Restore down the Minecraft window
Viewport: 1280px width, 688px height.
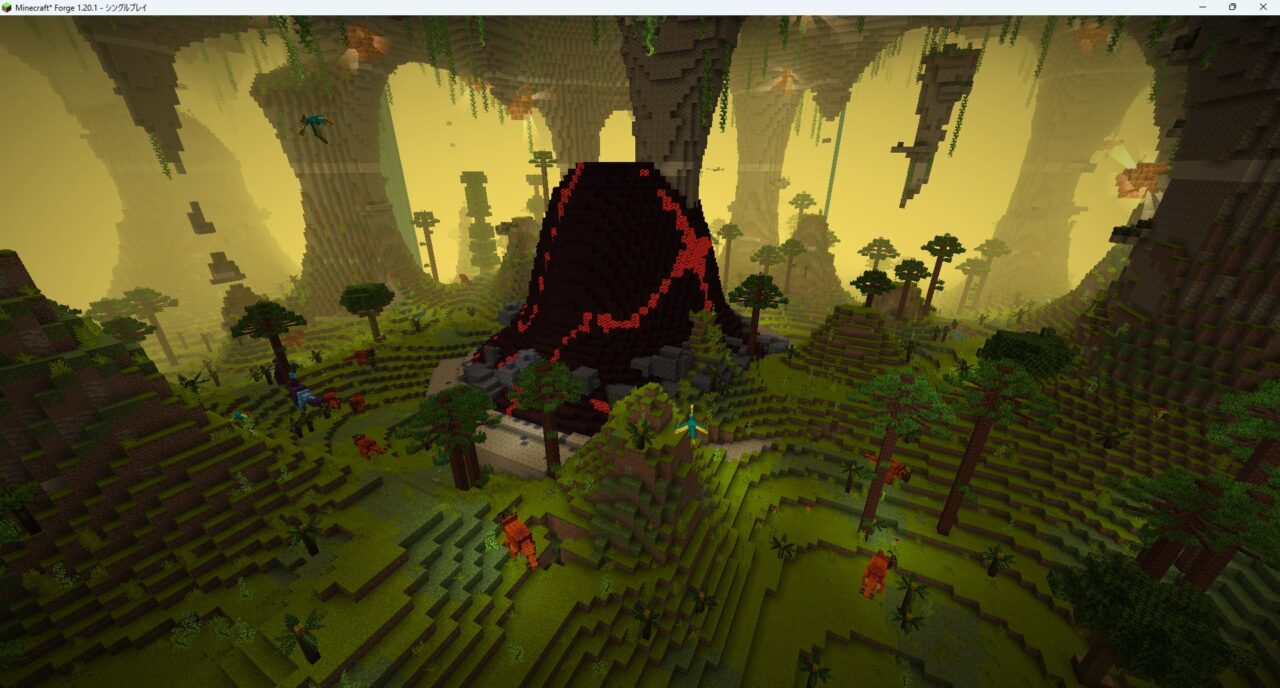[x=1232, y=7]
